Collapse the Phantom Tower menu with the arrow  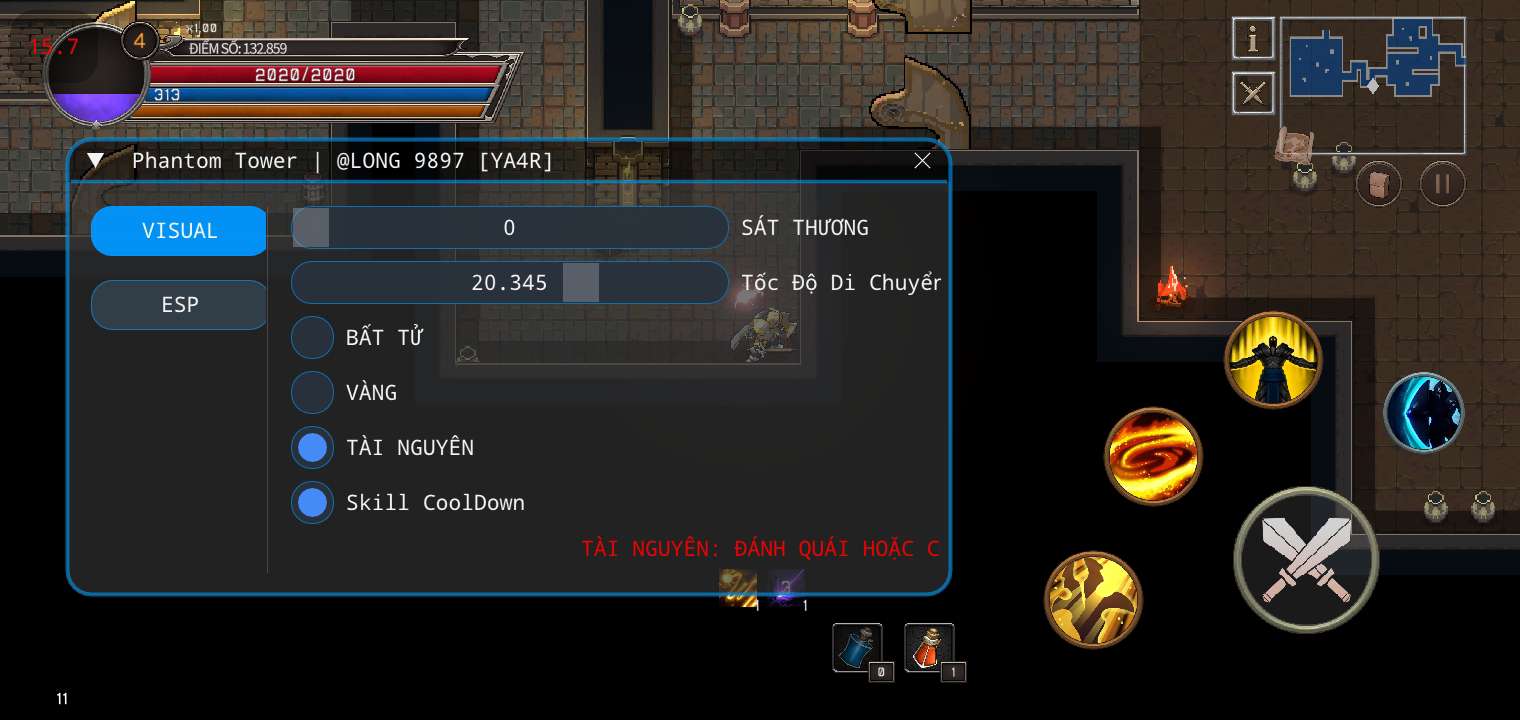[95, 161]
